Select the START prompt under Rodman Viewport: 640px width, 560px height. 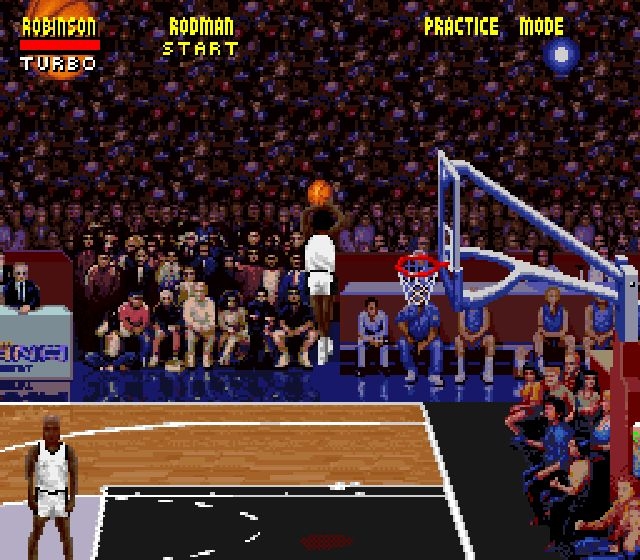(200, 48)
